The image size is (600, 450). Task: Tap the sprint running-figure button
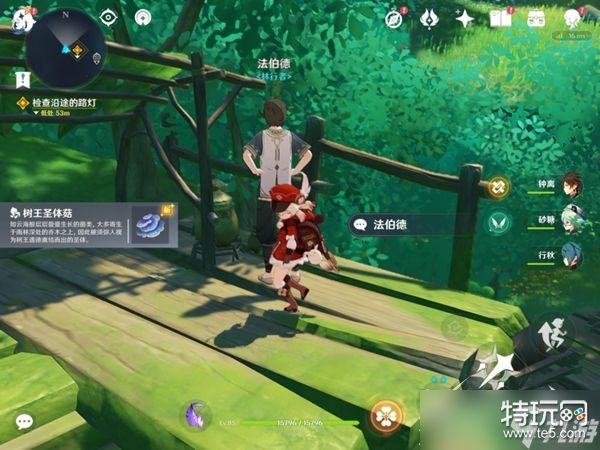tap(553, 336)
